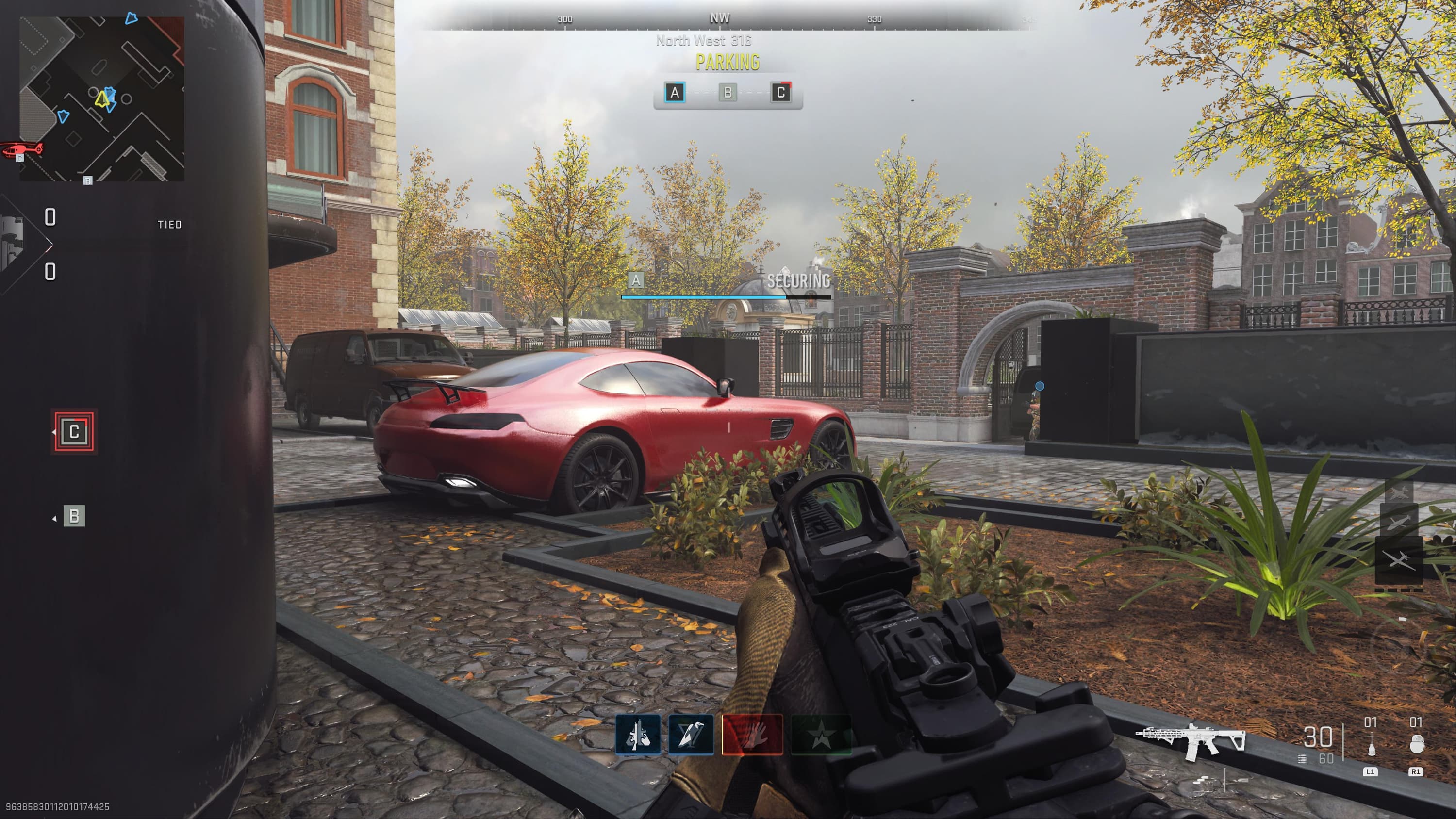Open the minimap in the corner
Image resolution: width=1456 pixels, height=819 pixels.
pos(102,99)
